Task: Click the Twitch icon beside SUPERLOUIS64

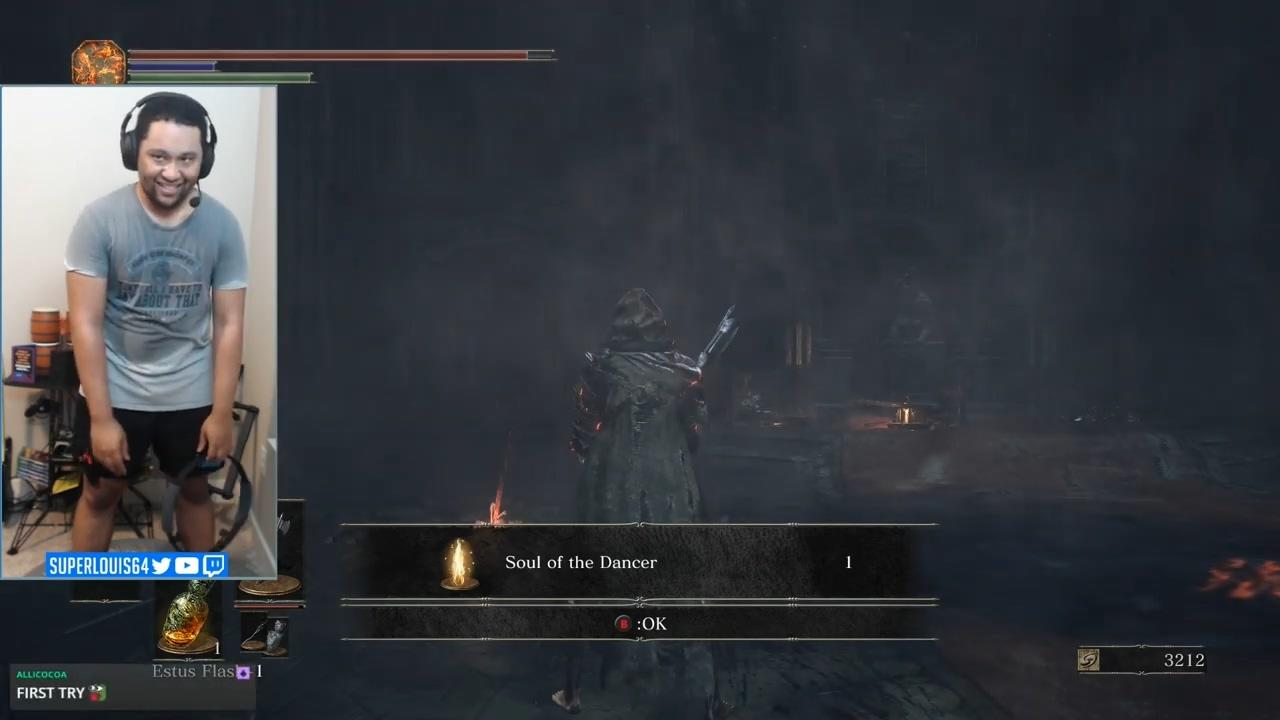Action: 213,565
